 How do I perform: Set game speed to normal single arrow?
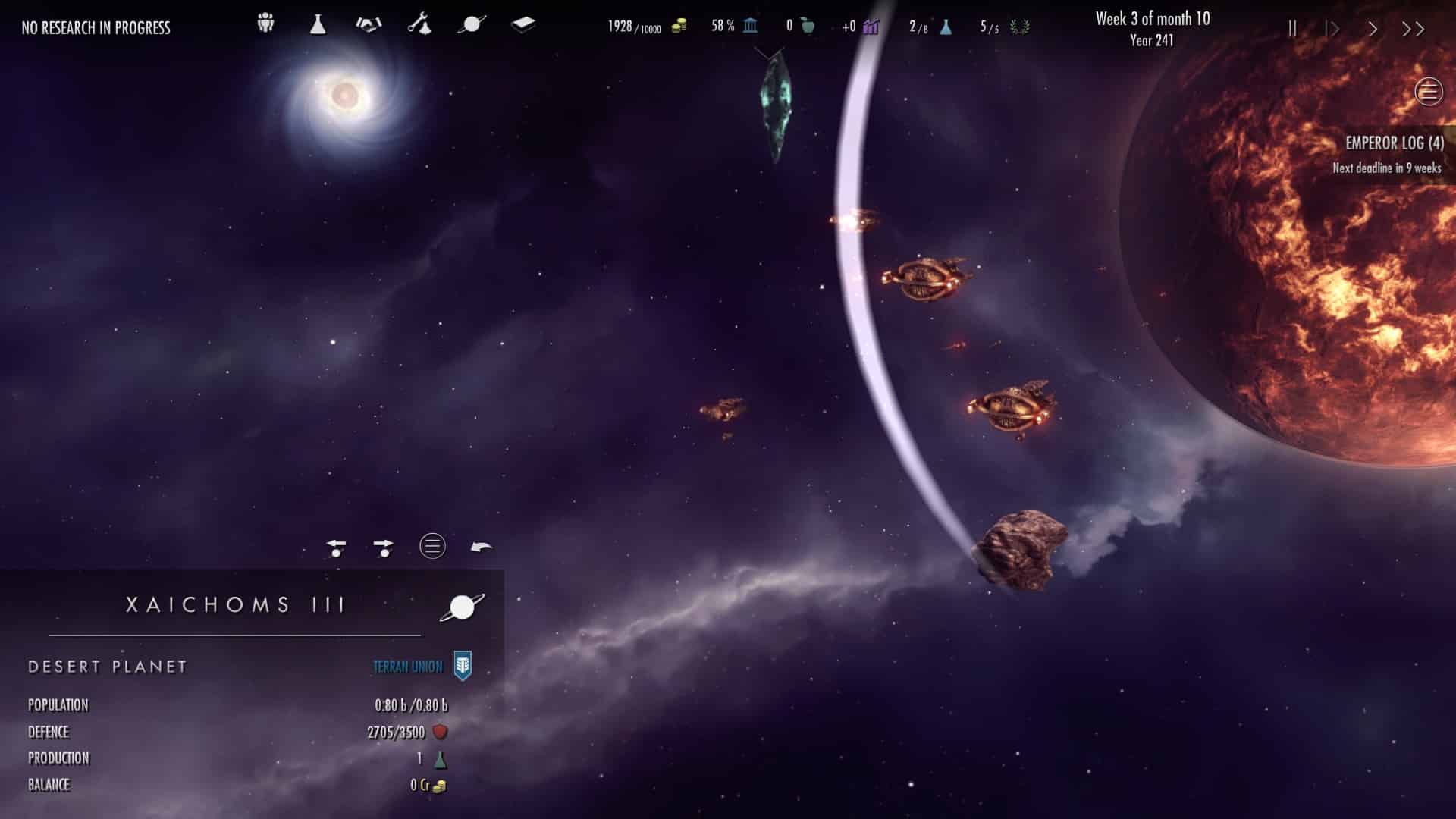click(1373, 29)
